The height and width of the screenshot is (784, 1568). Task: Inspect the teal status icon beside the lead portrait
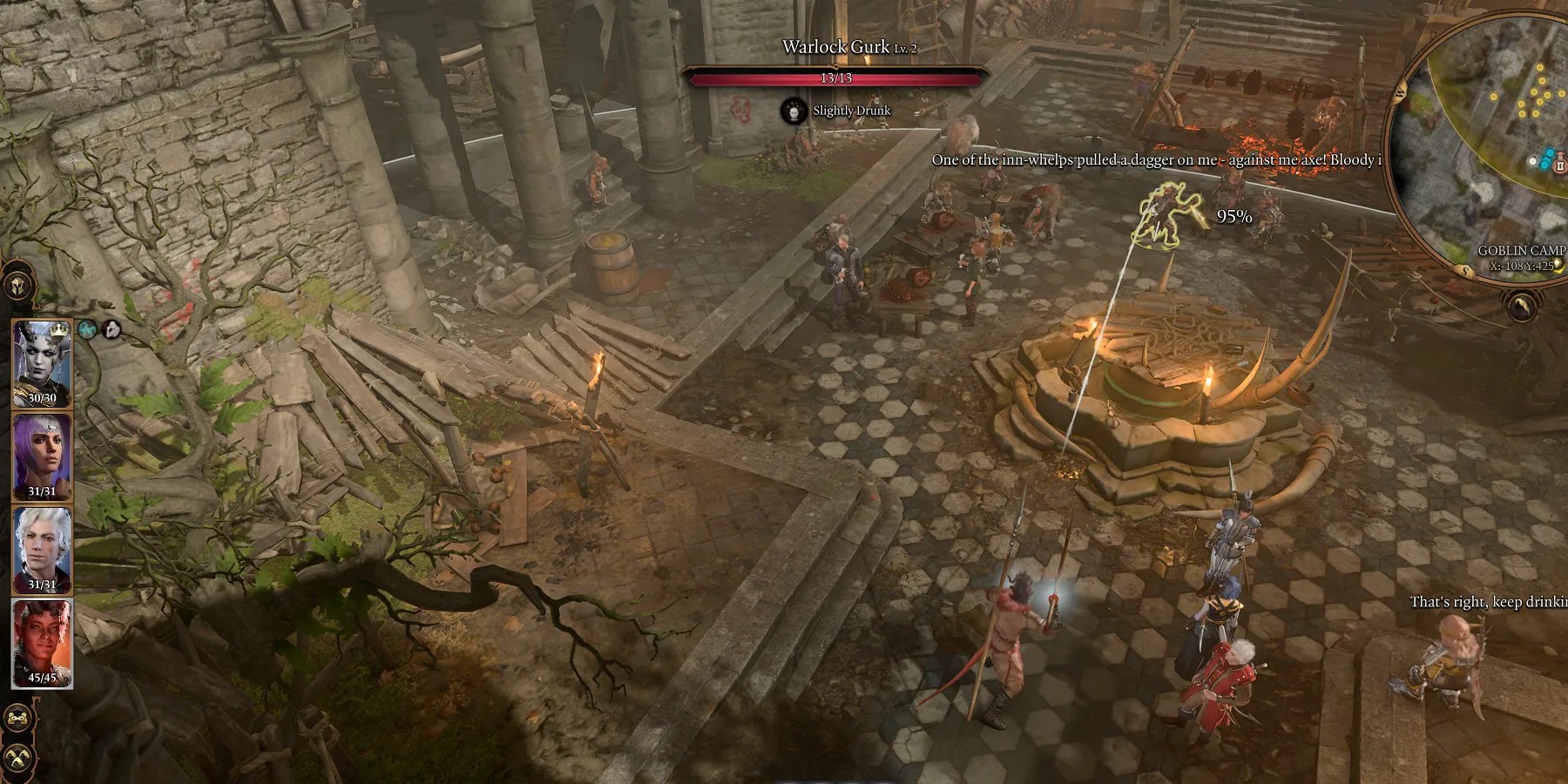point(88,328)
